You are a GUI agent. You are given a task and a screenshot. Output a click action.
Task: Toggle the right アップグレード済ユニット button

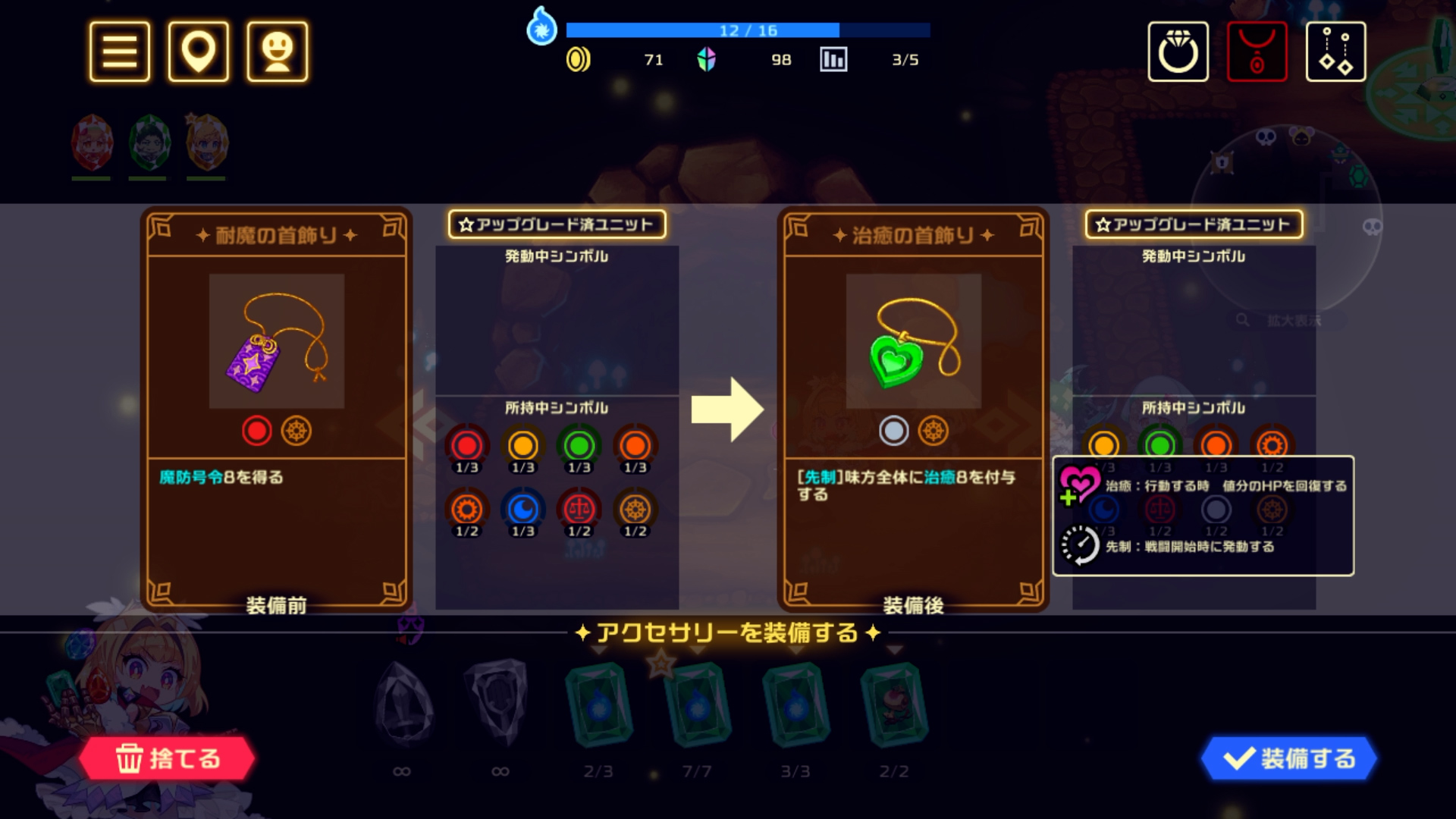pyautogui.click(x=1194, y=224)
